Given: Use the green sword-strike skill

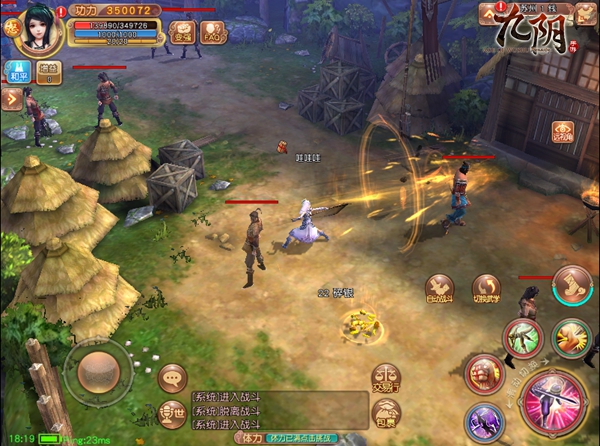Looking at the screenshot, I should (523, 336).
